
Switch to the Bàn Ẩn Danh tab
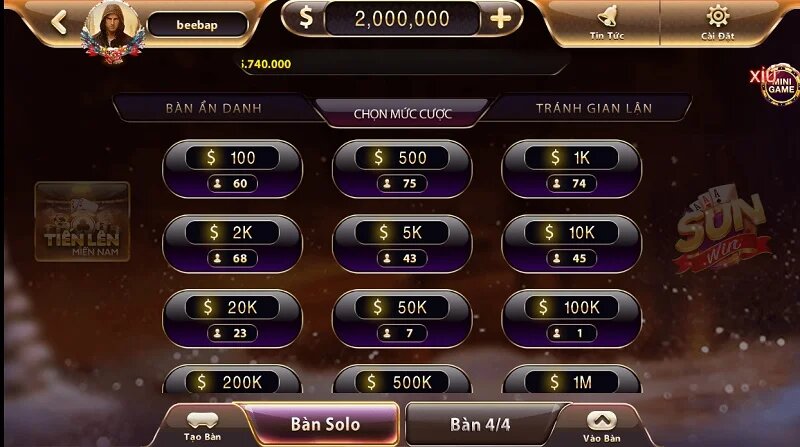213,108
